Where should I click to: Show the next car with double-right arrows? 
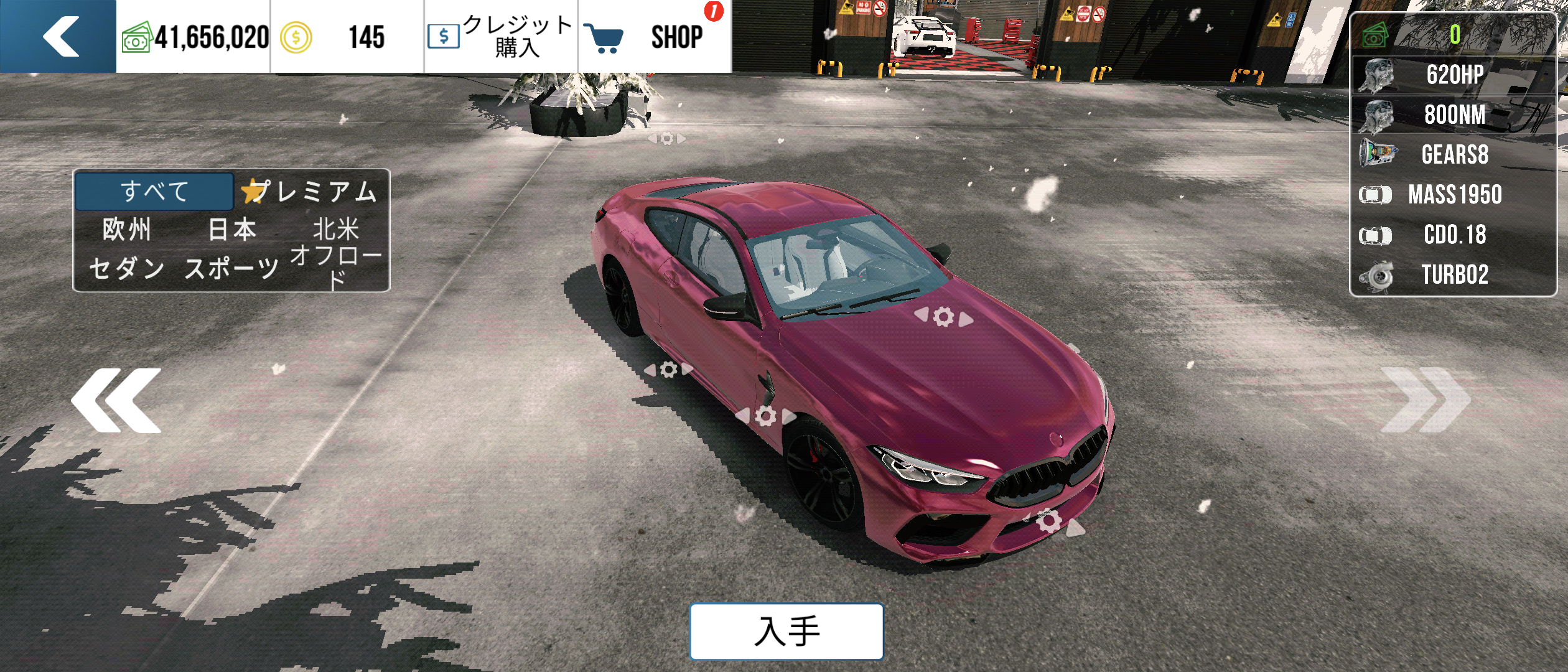(1425, 400)
